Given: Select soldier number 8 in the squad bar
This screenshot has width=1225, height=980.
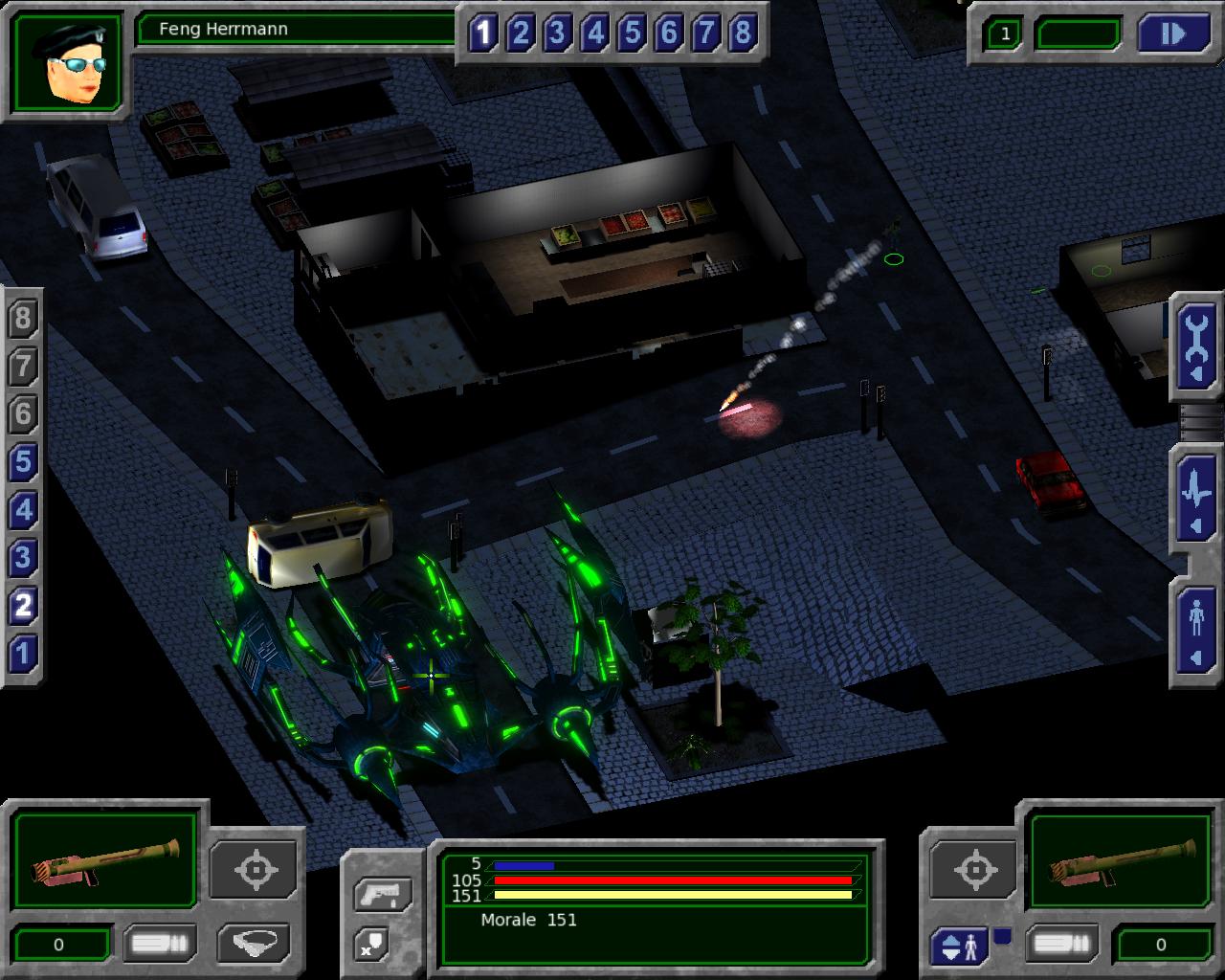Looking at the screenshot, I should tap(743, 34).
